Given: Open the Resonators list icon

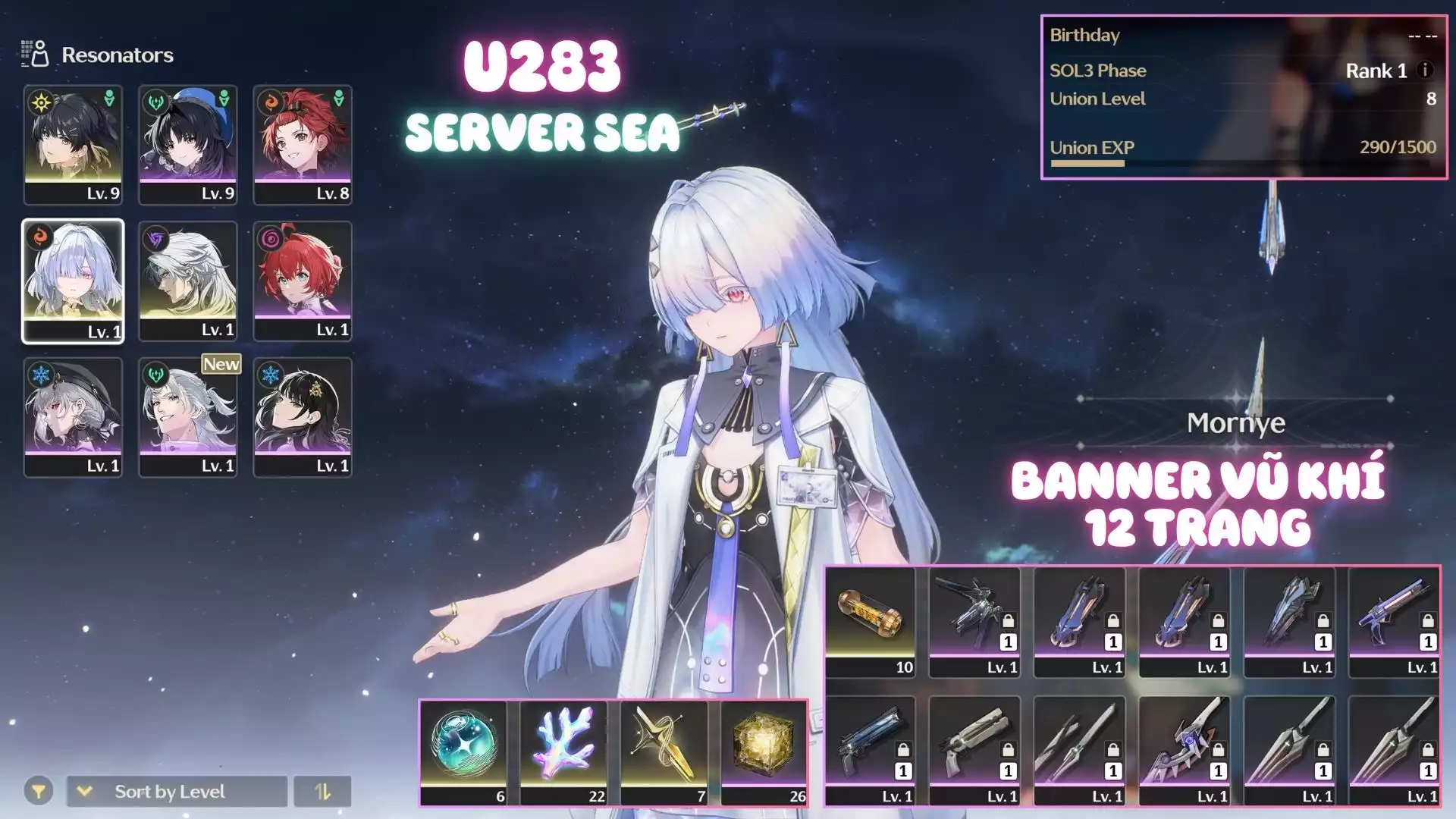Looking at the screenshot, I should pyautogui.click(x=35, y=54).
